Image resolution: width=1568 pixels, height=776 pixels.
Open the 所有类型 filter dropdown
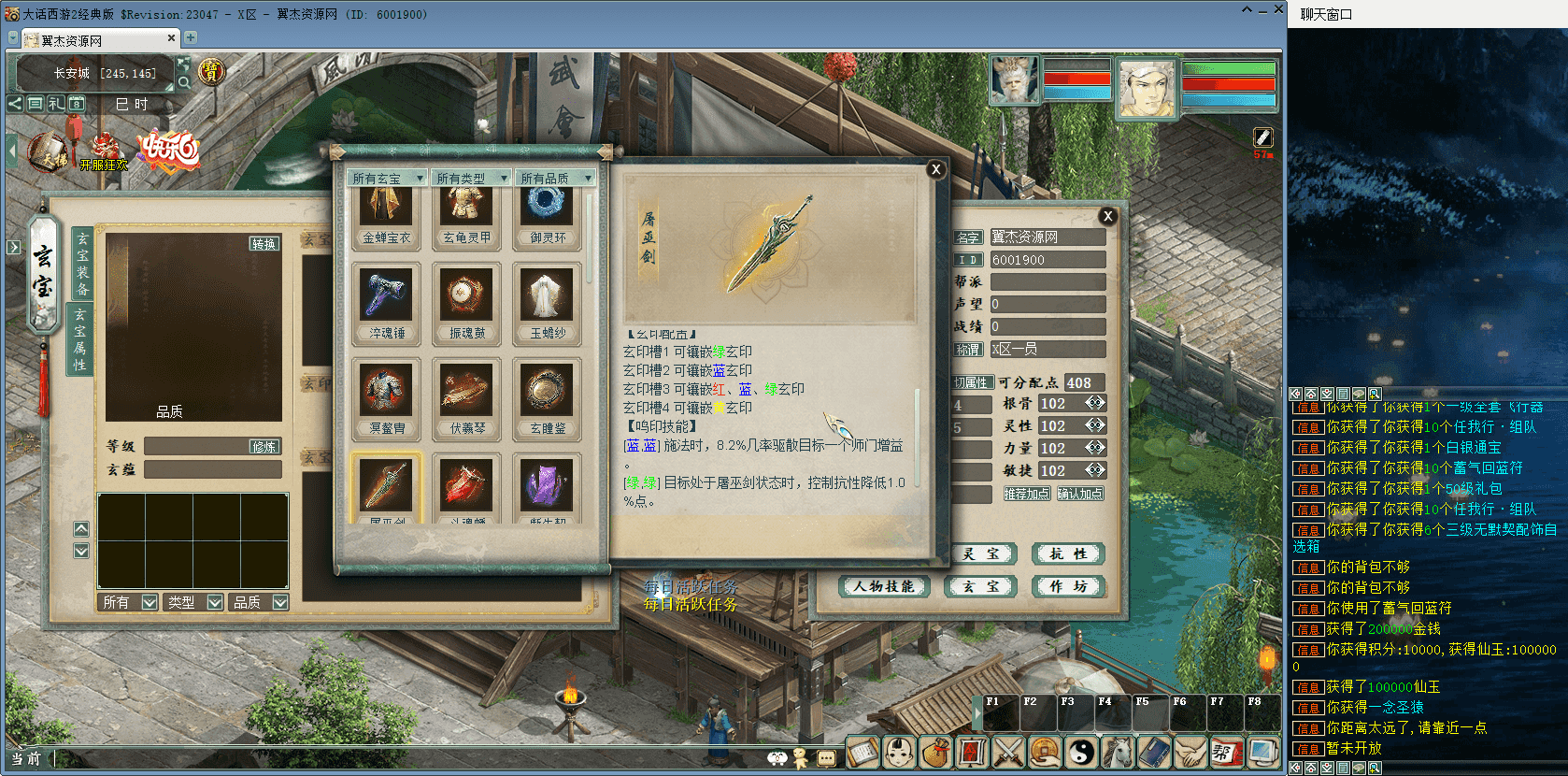point(472,178)
